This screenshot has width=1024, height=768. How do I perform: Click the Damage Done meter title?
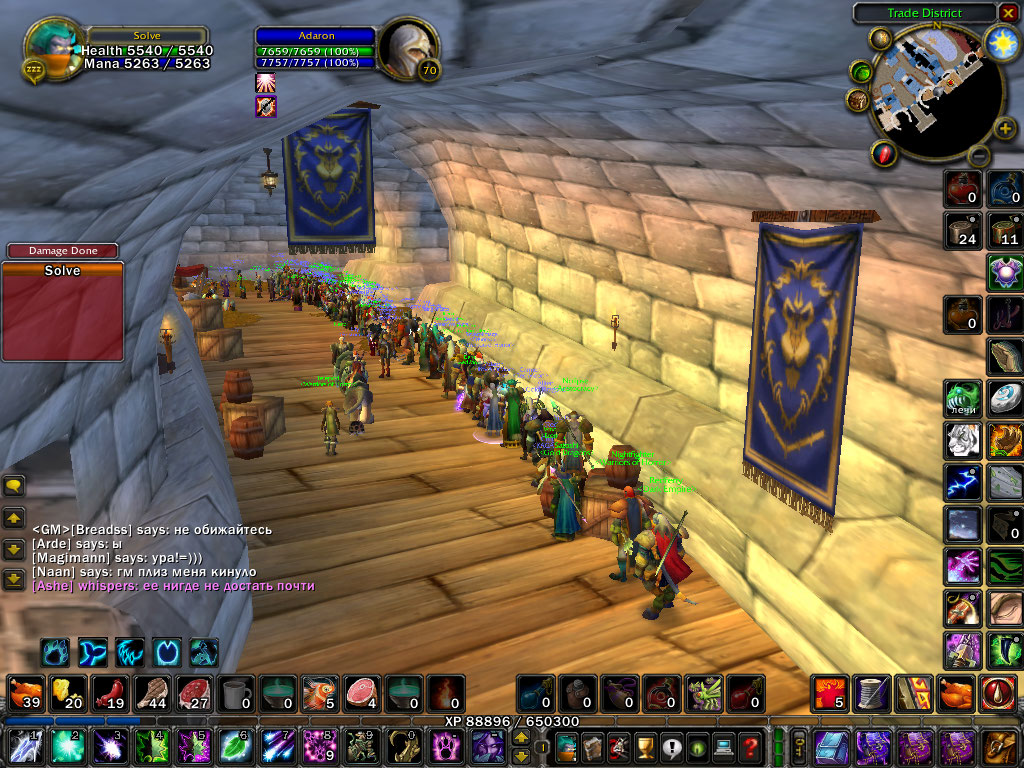coord(62,251)
